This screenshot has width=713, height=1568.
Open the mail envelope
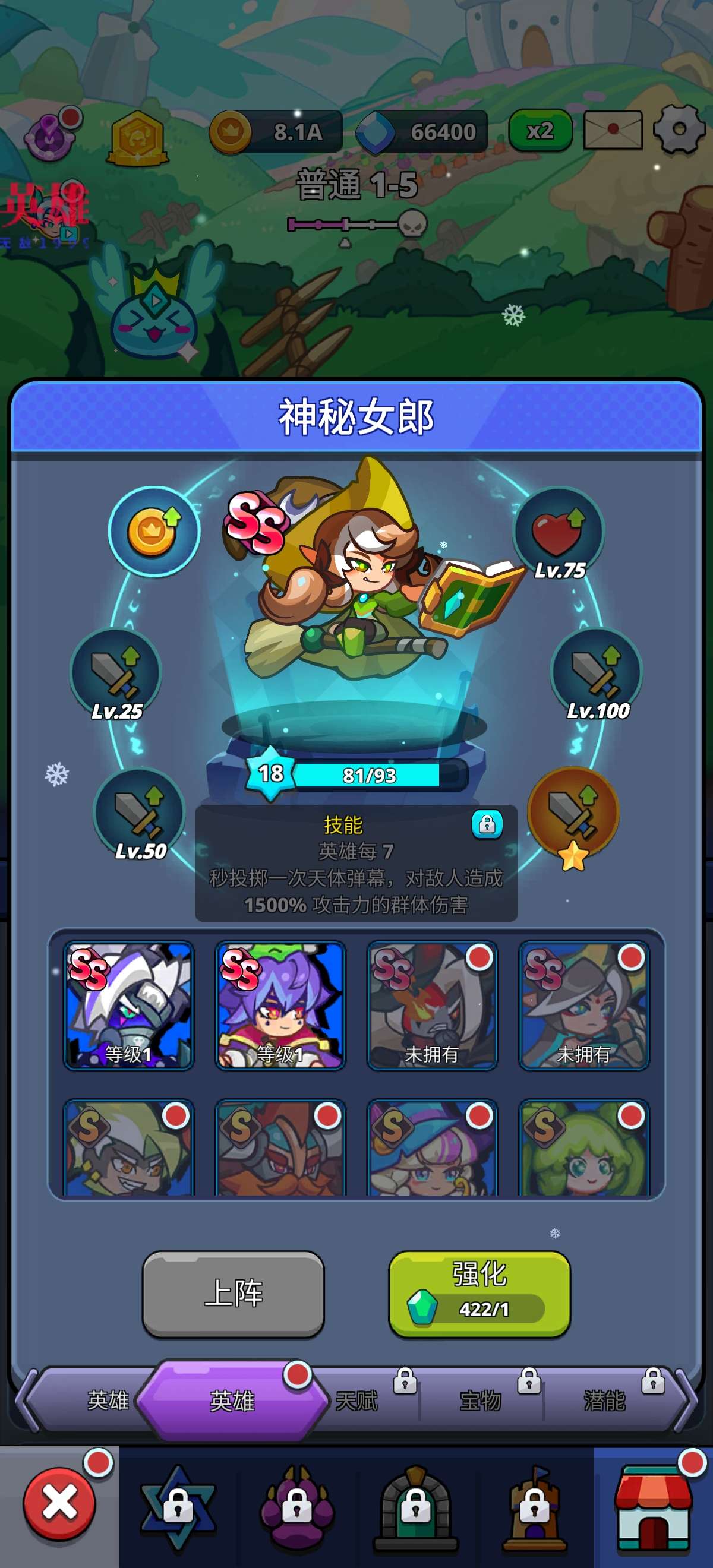coord(613,129)
